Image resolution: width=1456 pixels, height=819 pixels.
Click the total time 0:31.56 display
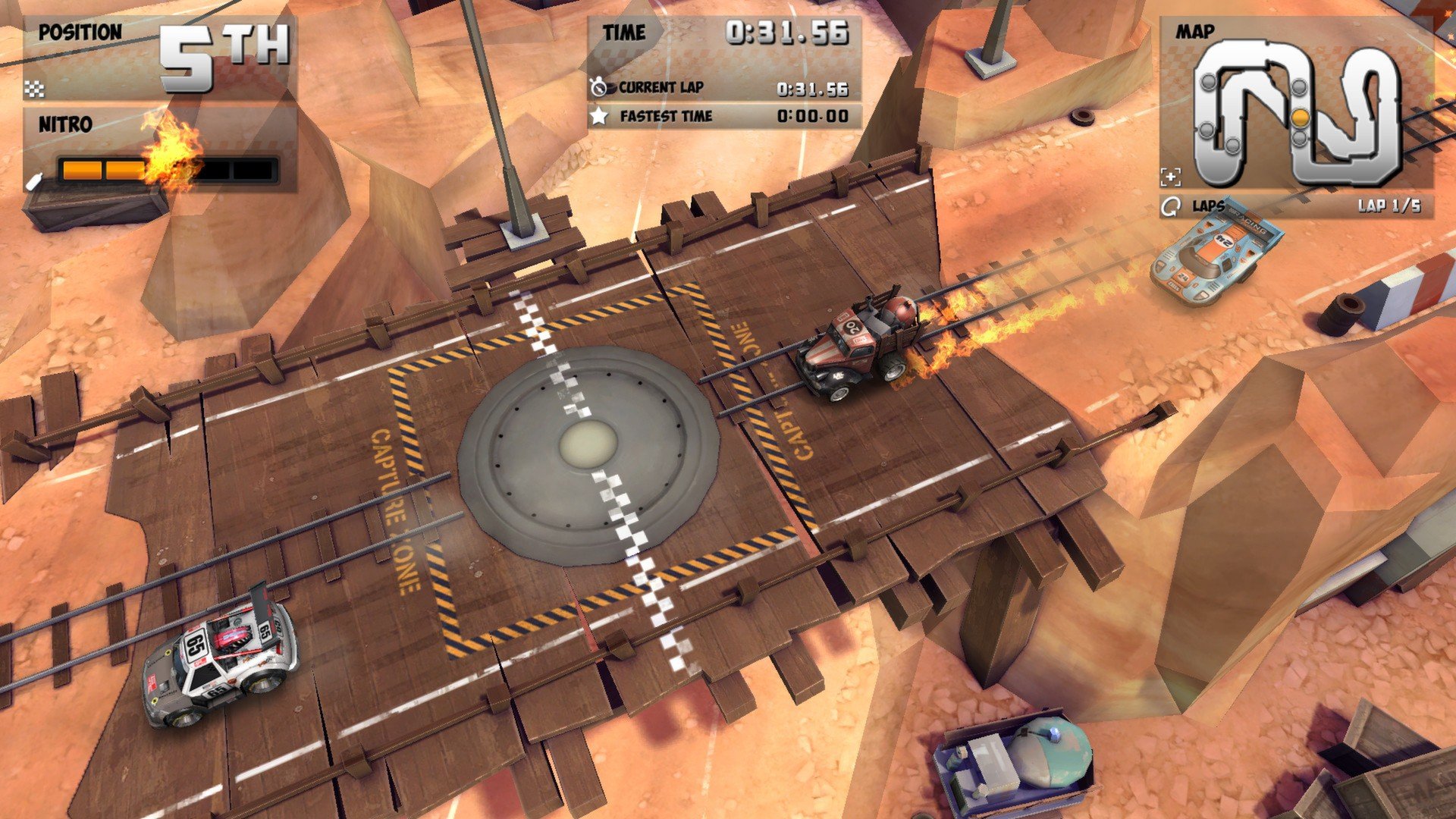[789, 33]
